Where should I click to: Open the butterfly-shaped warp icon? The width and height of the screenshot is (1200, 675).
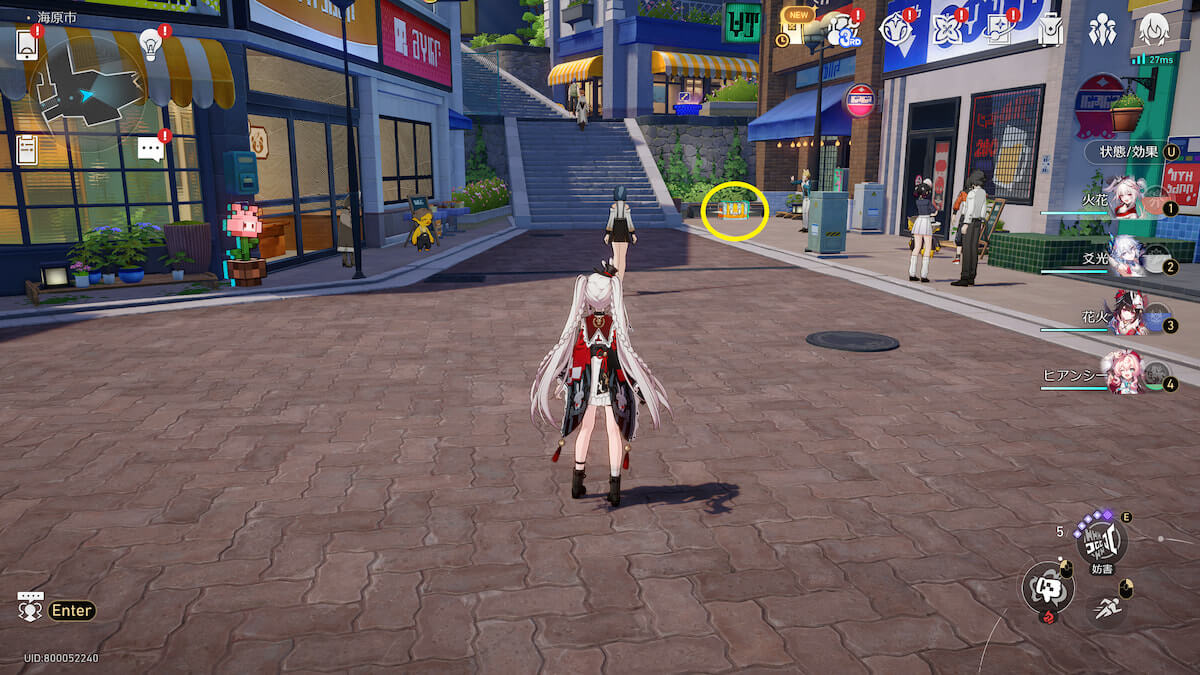tap(946, 30)
